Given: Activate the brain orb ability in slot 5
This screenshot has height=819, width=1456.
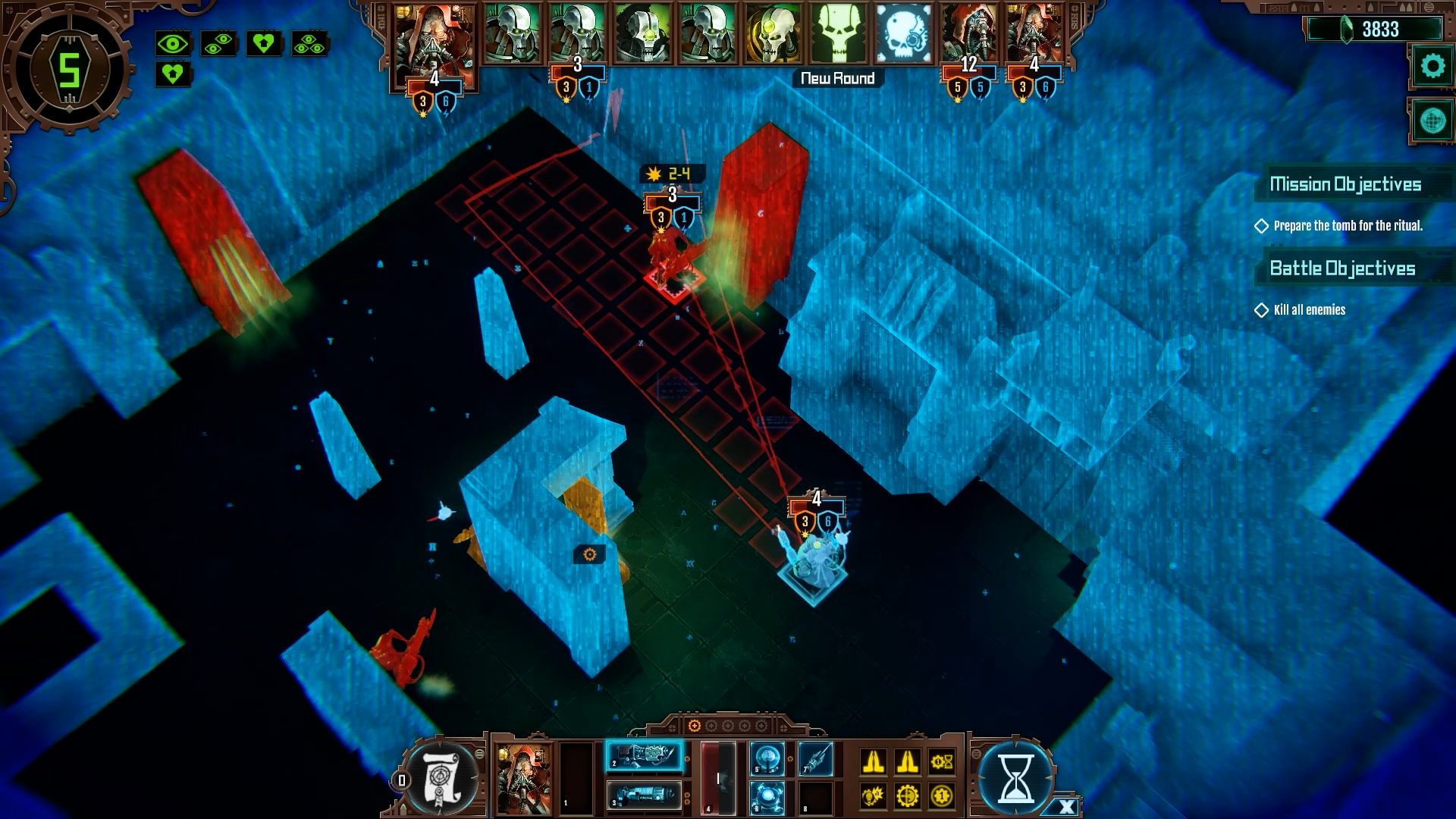Looking at the screenshot, I should tap(767, 758).
